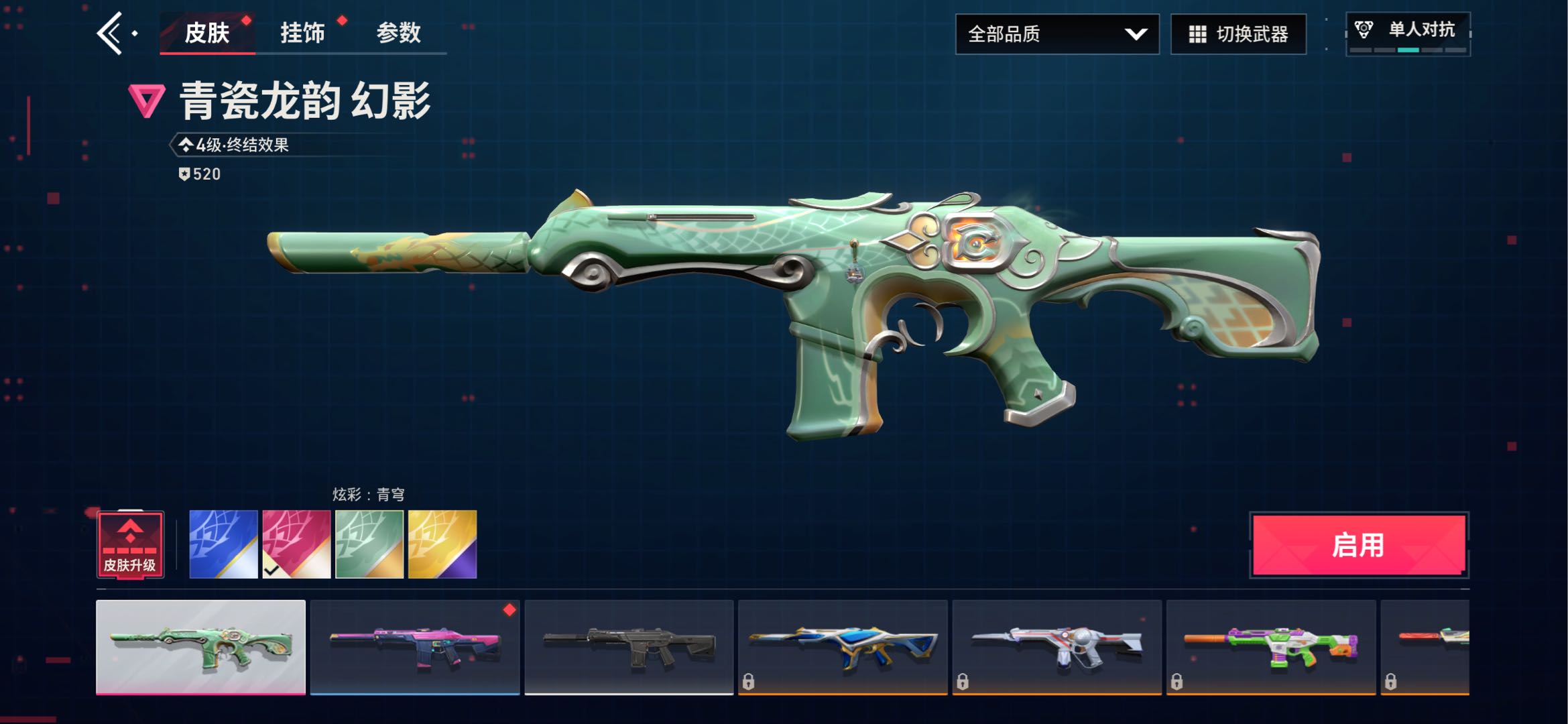
Task: Select the default black Phantom skin
Action: (629, 647)
